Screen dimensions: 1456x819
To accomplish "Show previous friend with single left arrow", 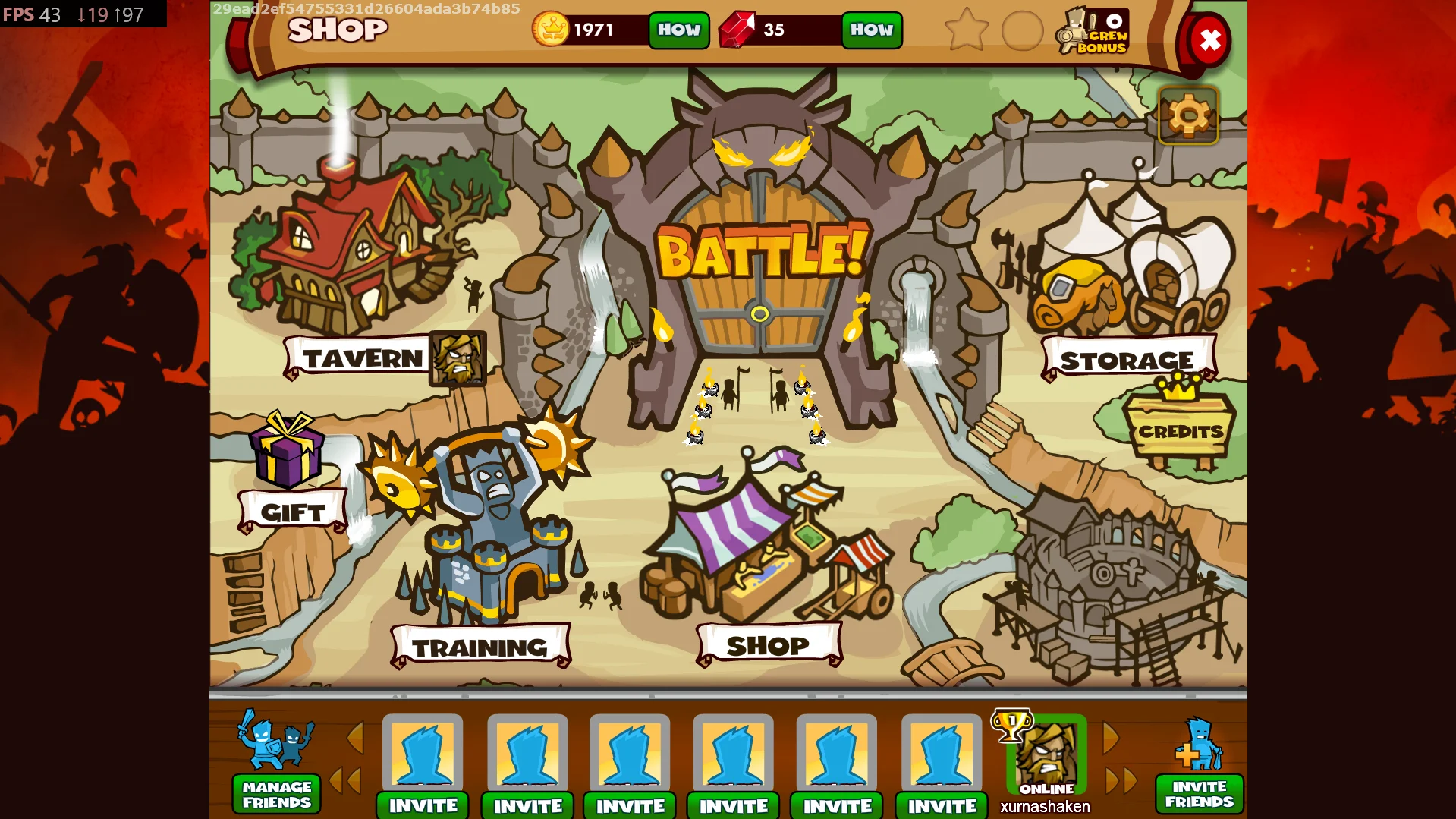I will pyautogui.click(x=355, y=738).
